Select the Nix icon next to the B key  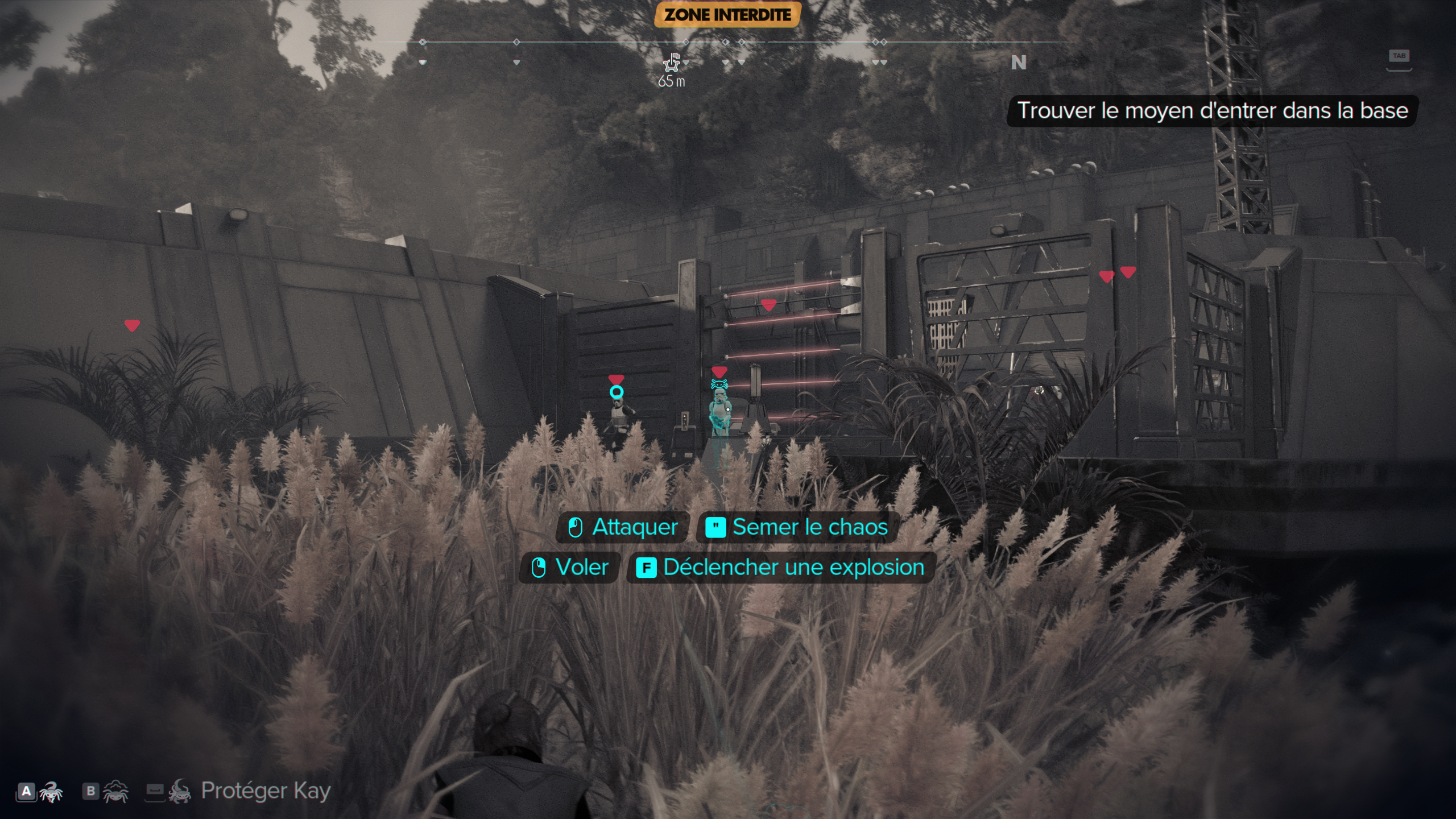pyautogui.click(x=115, y=791)
